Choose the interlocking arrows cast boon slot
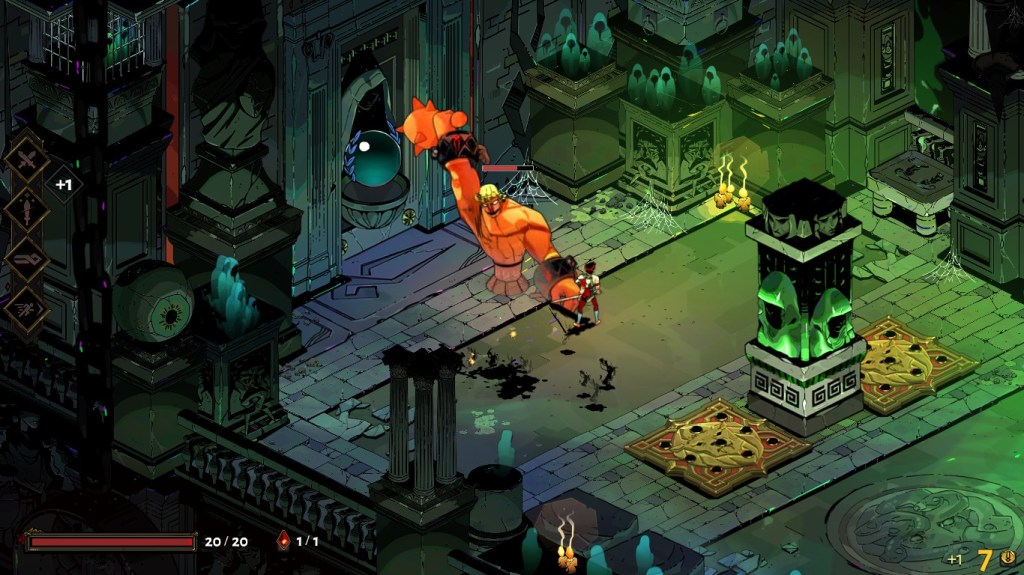 27,259
